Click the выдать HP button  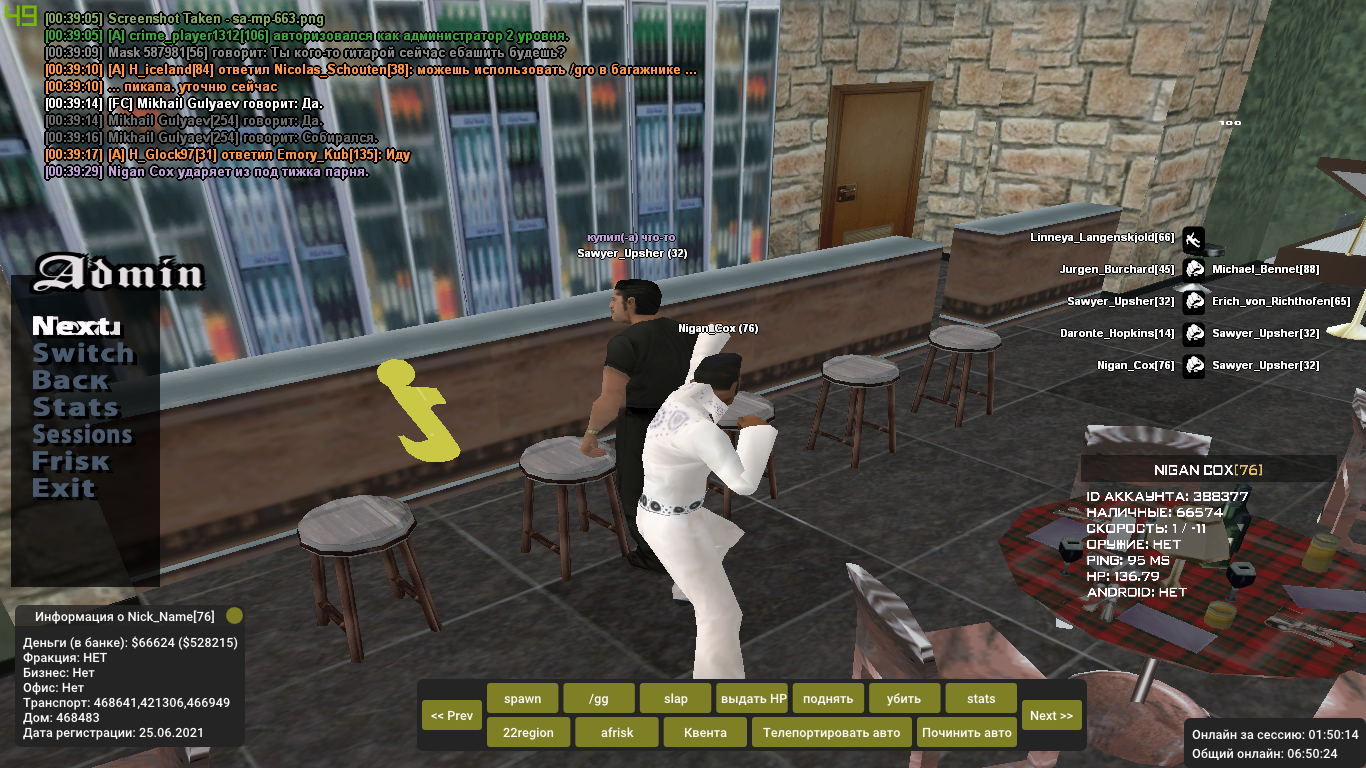pos(752,698)
